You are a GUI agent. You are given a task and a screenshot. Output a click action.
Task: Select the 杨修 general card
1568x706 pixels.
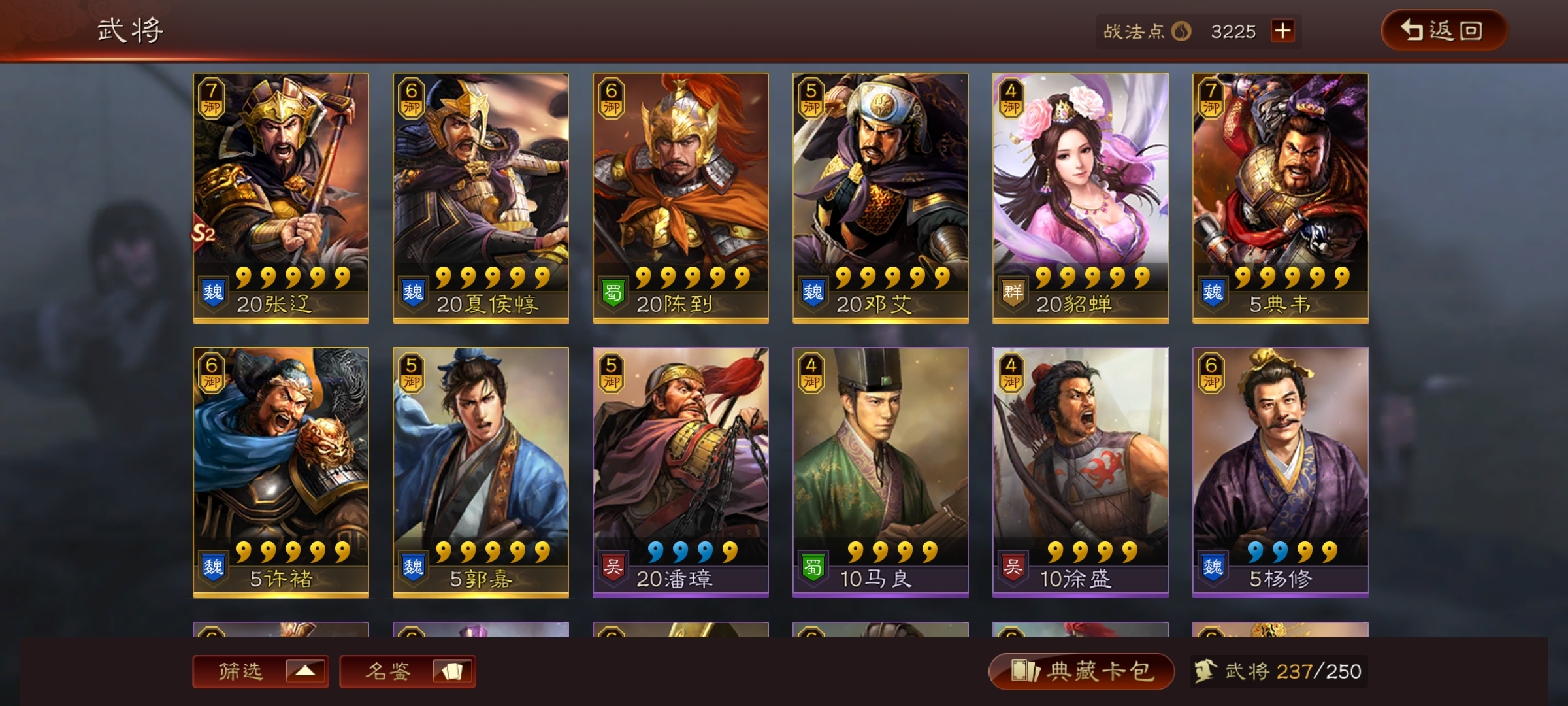click(1281, 472)
